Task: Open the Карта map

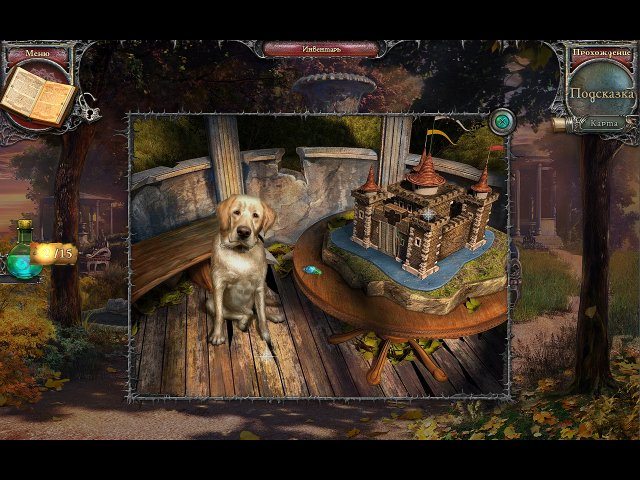Action: click(x=602, y=123)
